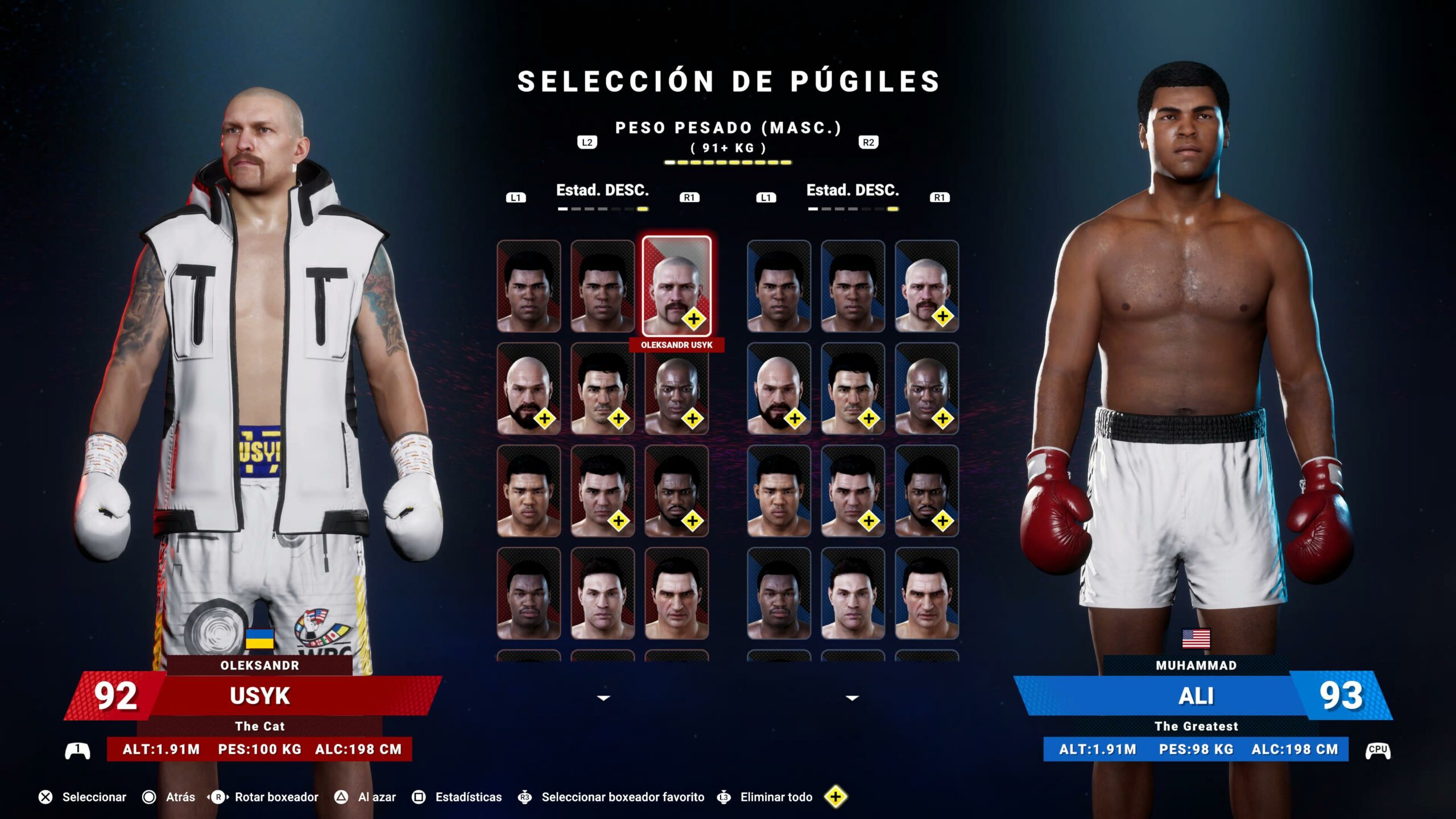Click the down arrow under the red grid
The image size is (1456, 819).
[x=603, y=698]
